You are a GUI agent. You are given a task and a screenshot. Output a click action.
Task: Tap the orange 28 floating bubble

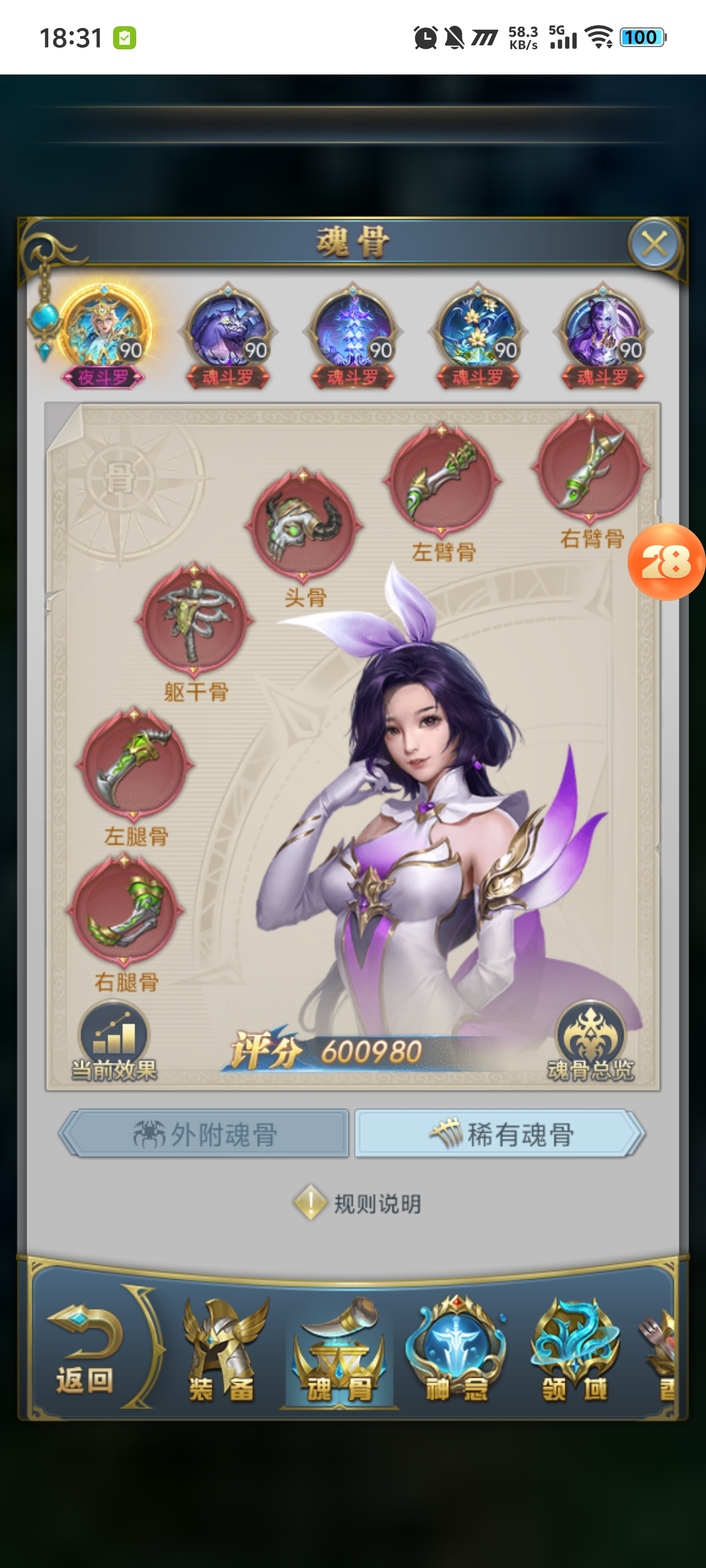click(x=666, y=561)
